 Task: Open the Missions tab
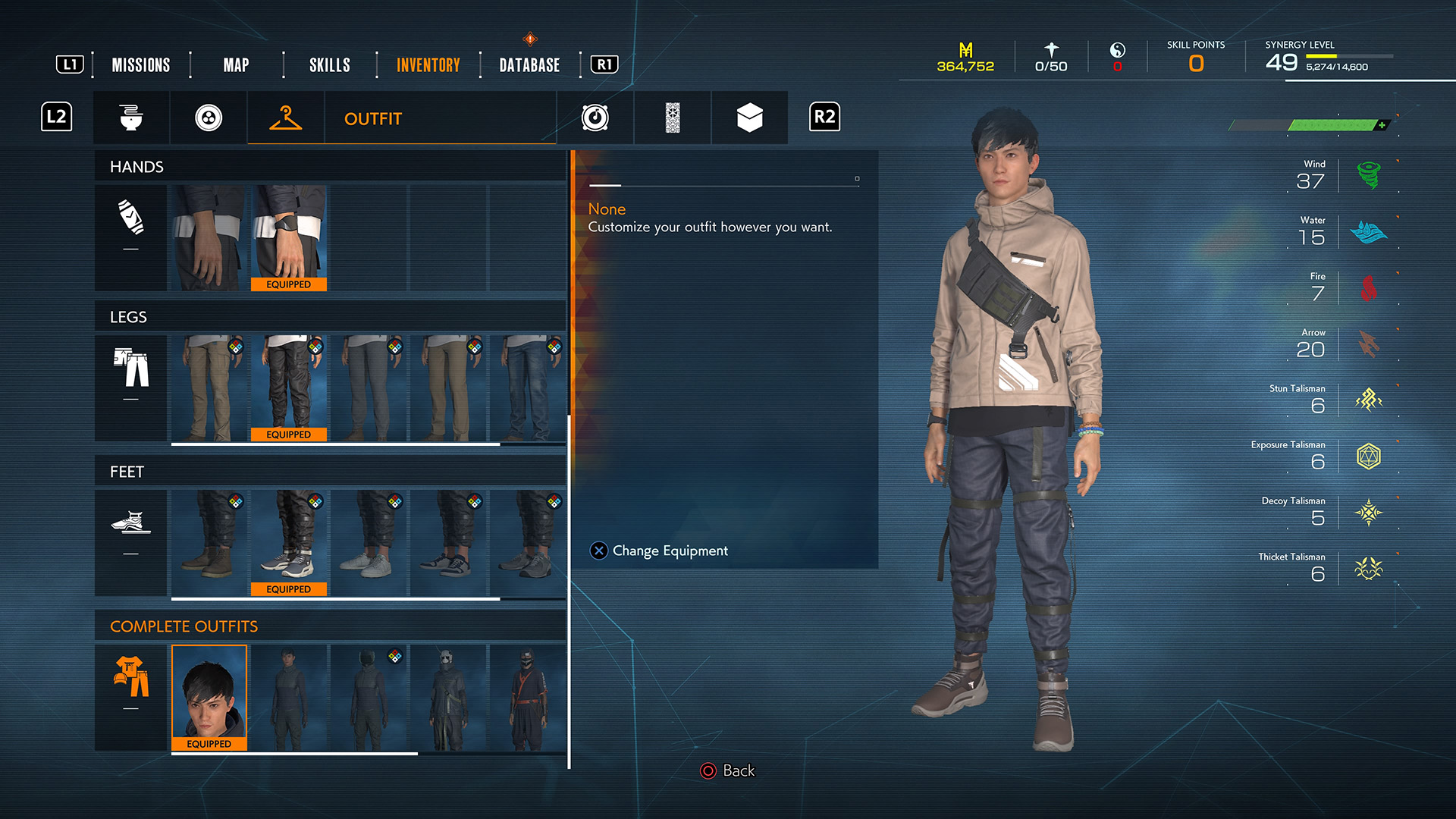(141, 65)
